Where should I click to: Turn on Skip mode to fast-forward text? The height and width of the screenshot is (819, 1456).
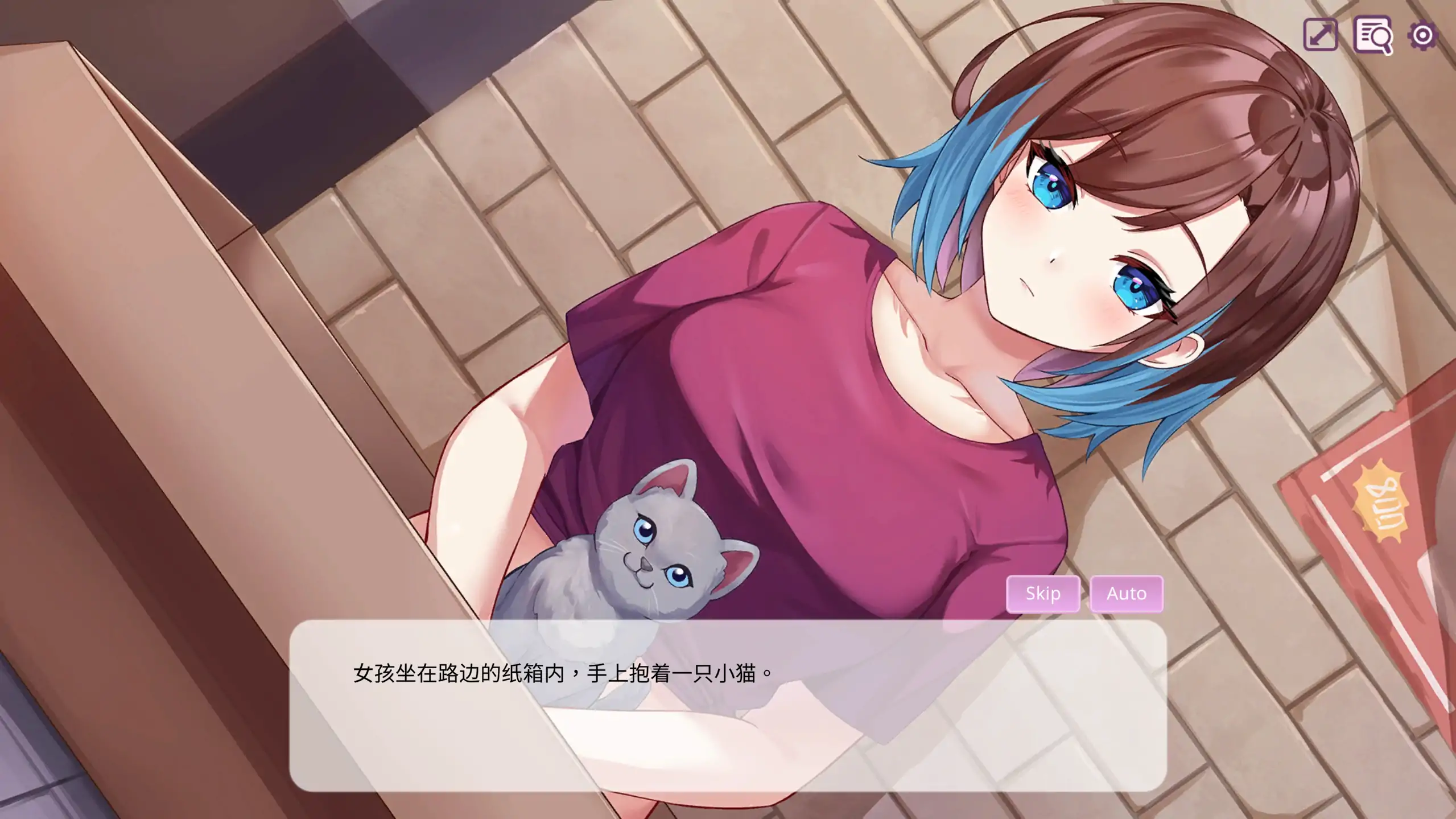pos(1042,594)
